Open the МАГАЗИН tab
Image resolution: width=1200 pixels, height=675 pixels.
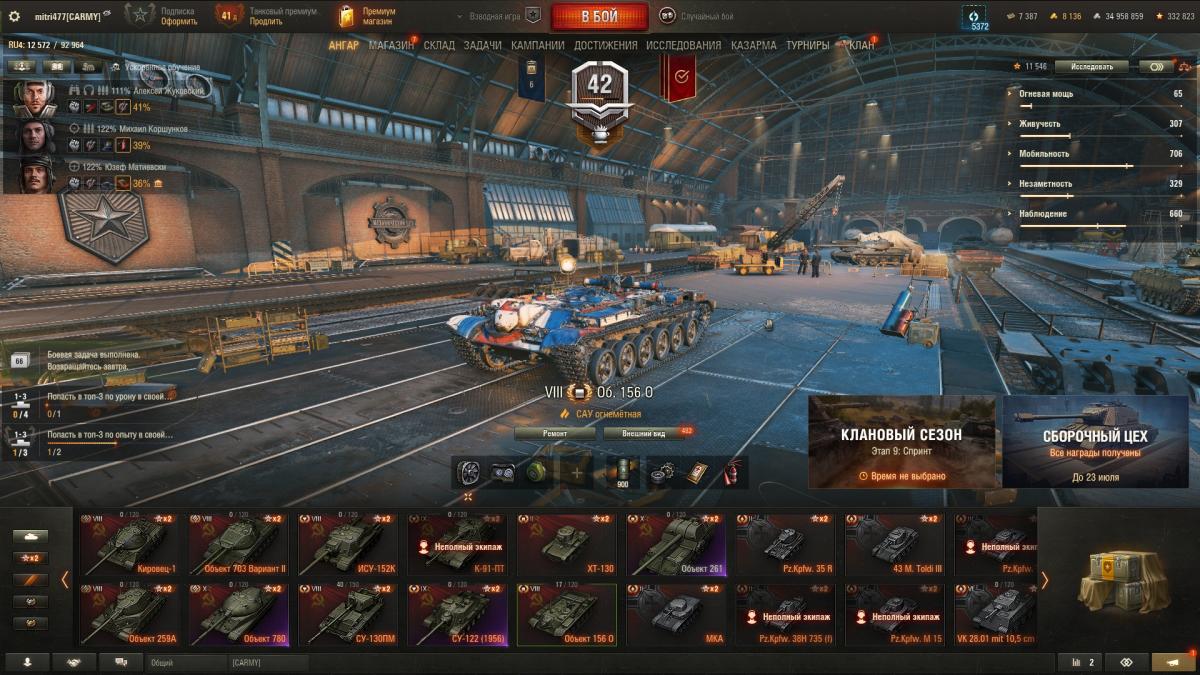(390, 45)
